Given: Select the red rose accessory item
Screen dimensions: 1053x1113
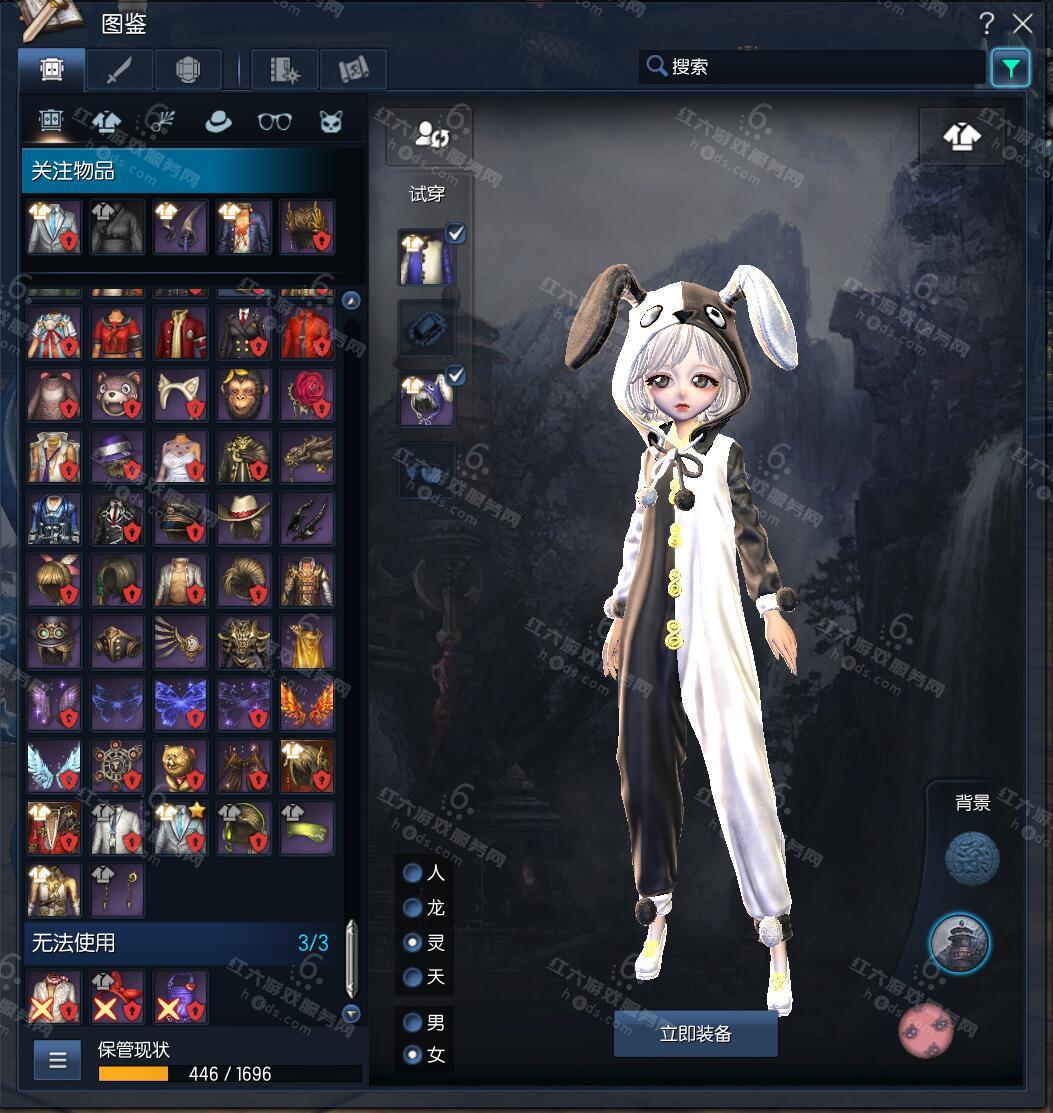Looking at the screenshot, I should coord(306,395).
